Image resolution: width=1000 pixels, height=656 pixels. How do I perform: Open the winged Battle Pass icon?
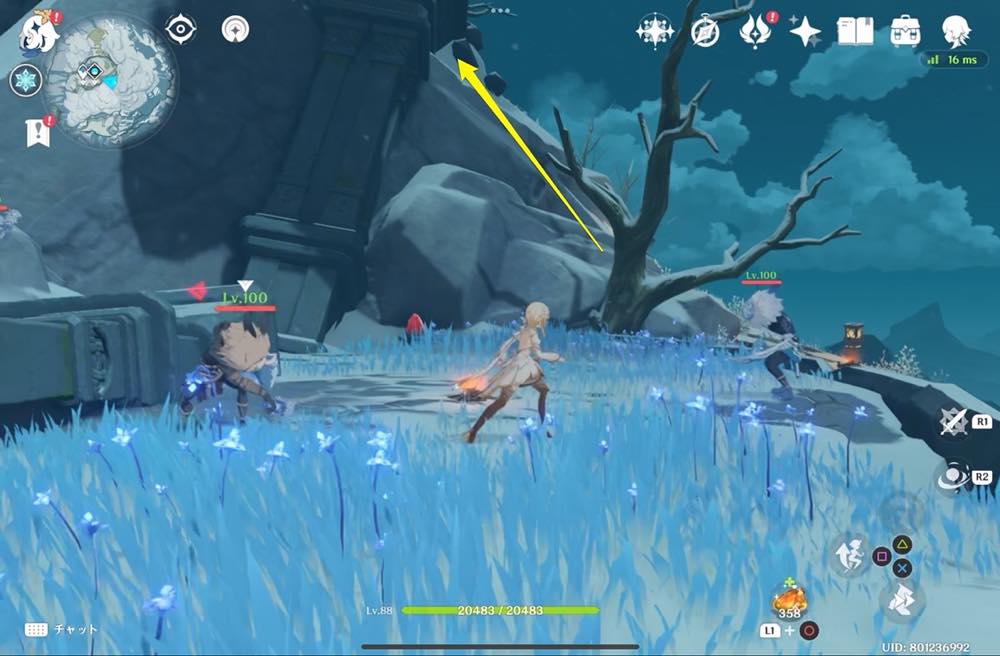(x=755, y=31)
